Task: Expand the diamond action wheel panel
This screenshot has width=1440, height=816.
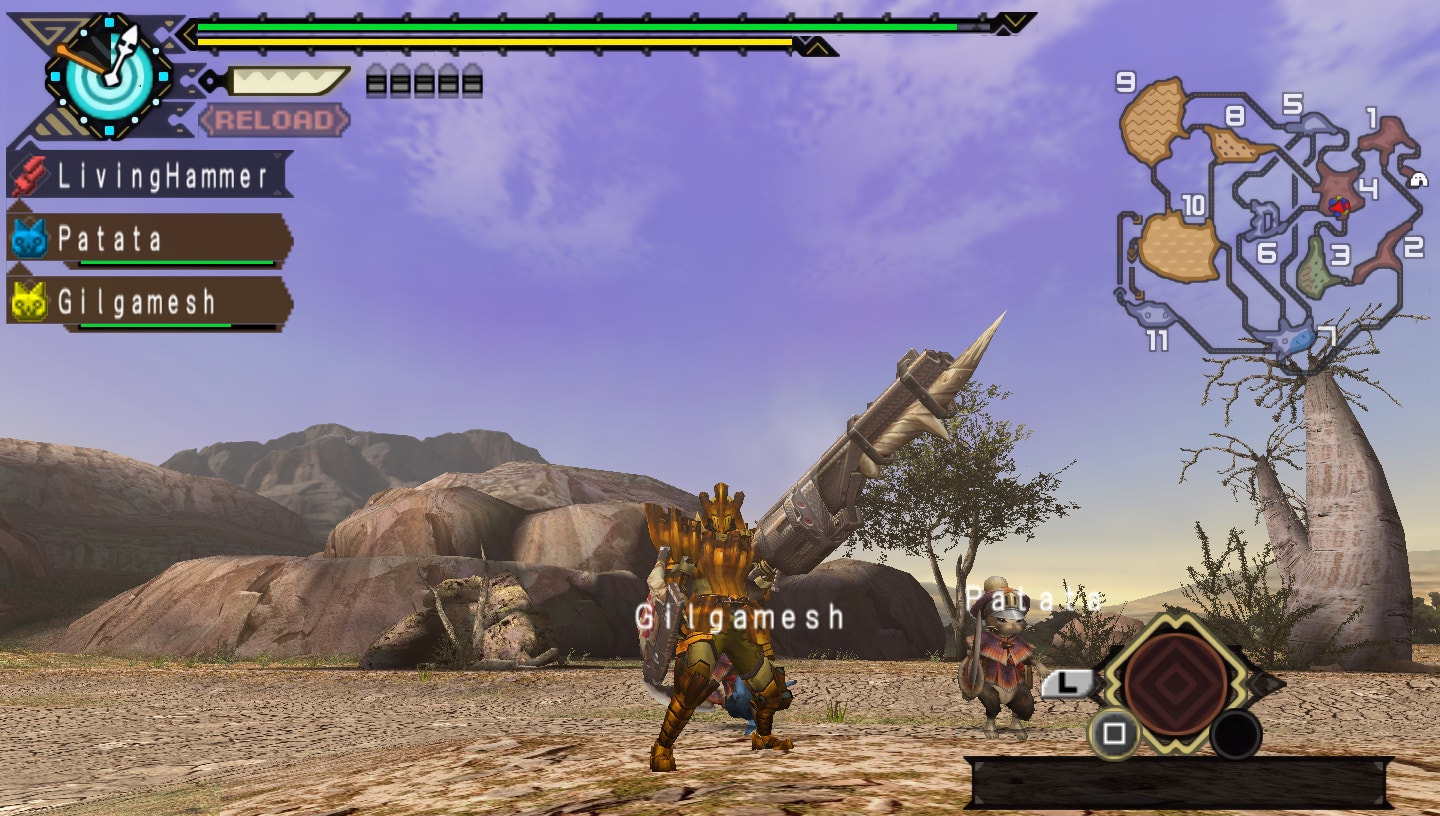Action: [1174, 687]
